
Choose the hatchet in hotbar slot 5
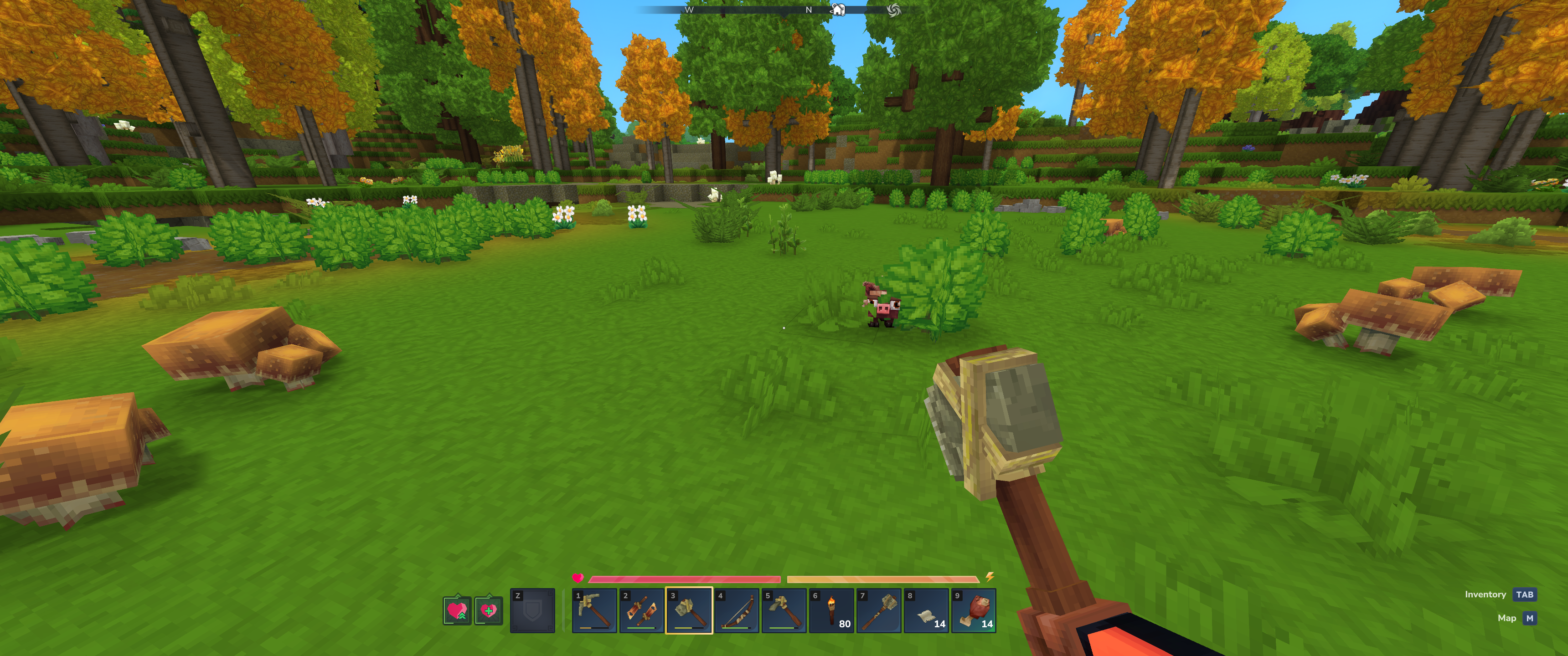(784, 610)
